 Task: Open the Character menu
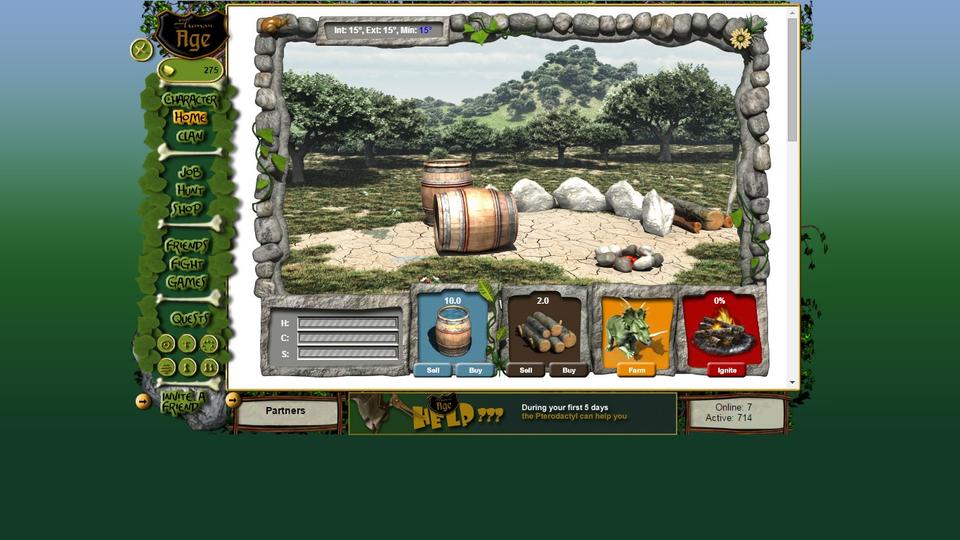190,100
